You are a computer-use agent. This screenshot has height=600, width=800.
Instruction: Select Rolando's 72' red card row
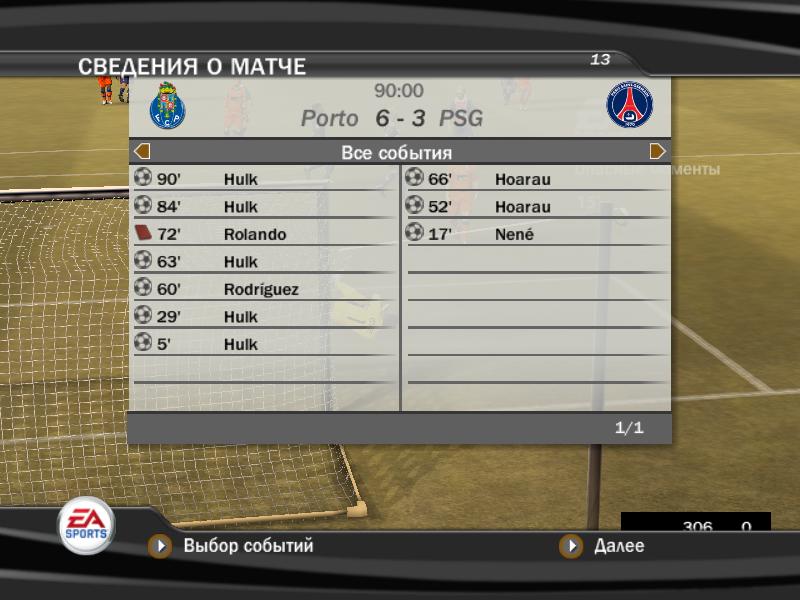(x=264, y=234)
